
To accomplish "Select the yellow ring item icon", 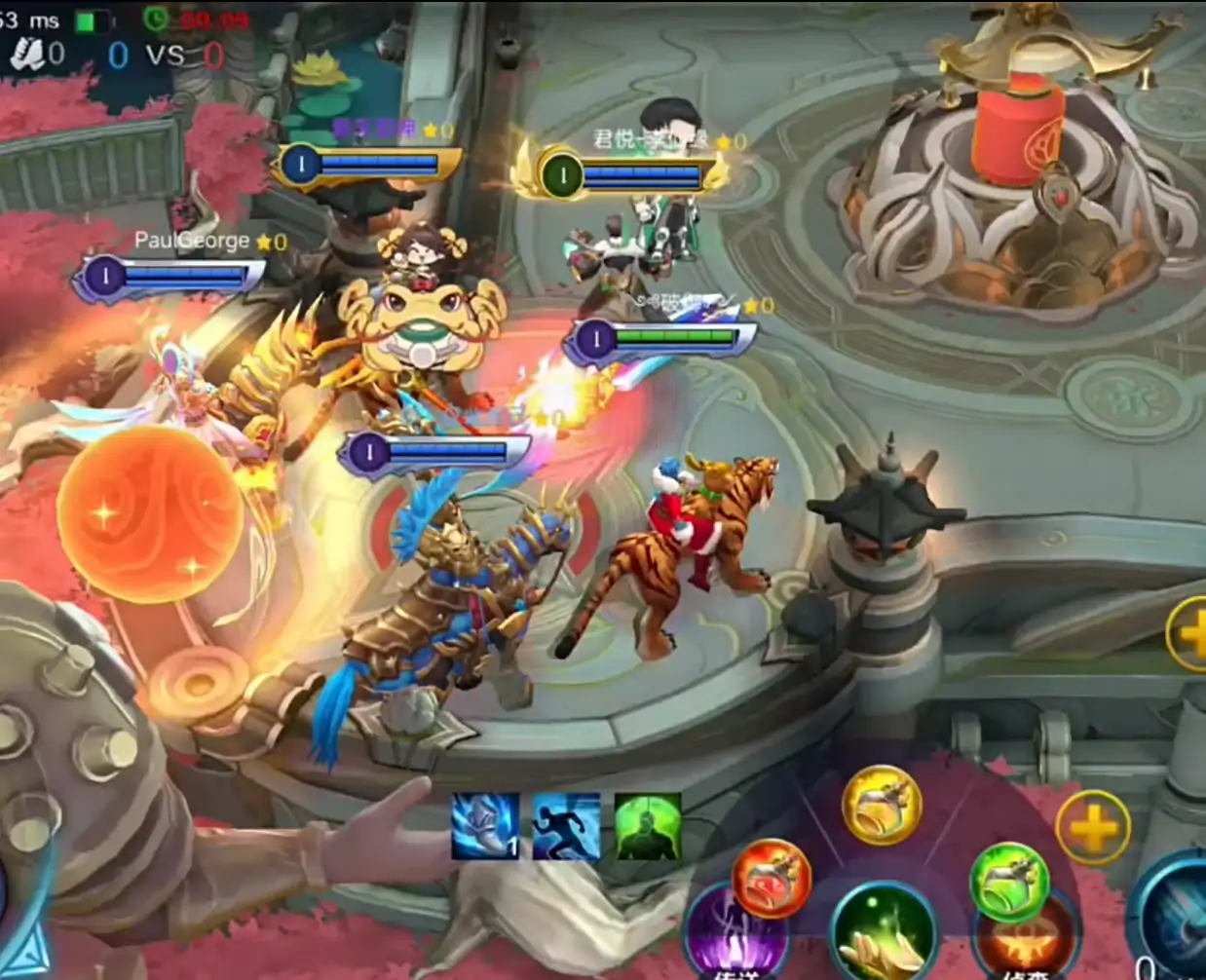I will tap(881, 805).
